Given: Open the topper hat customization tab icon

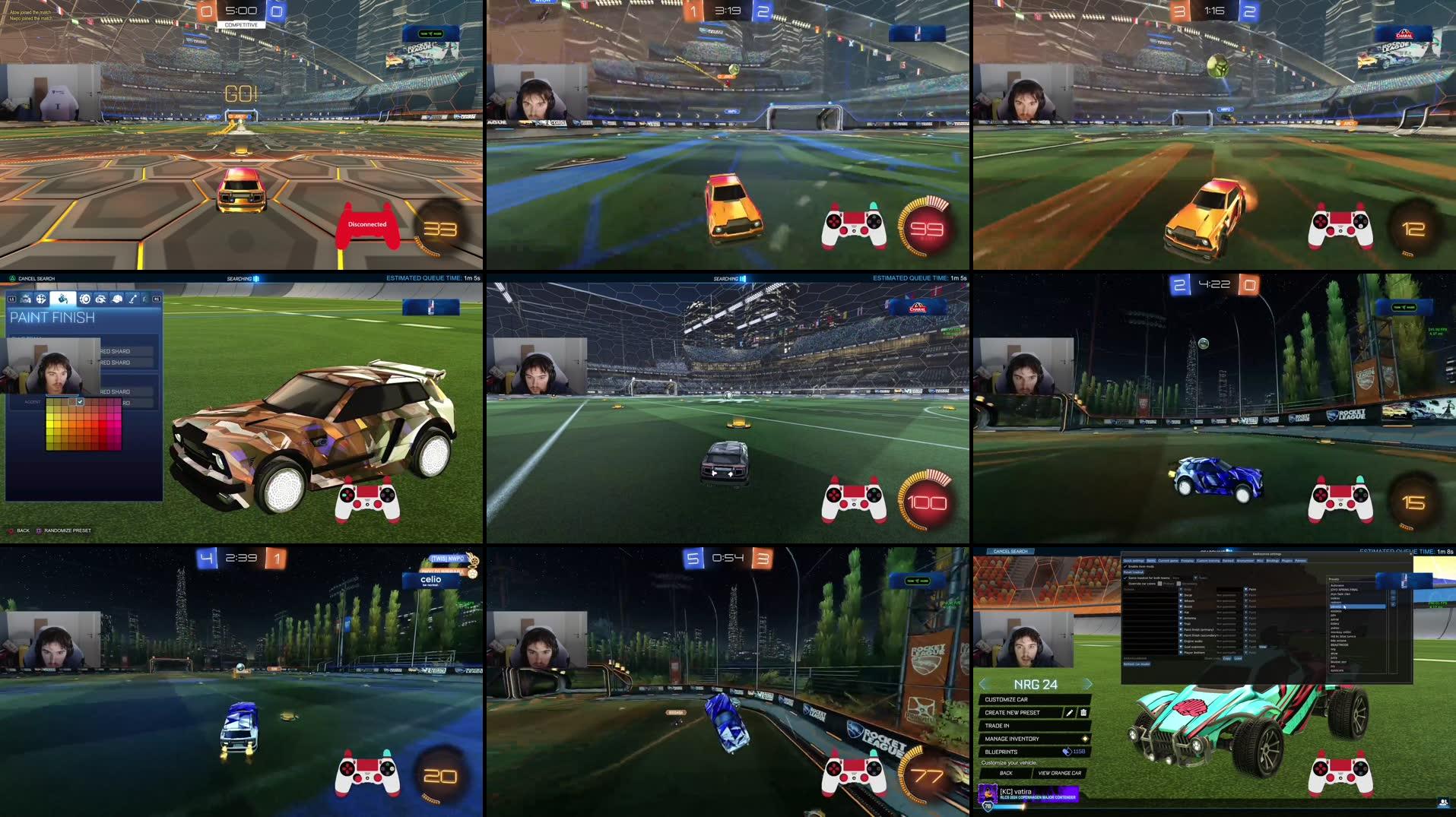Looking at the screenshot, I should 117,298.
